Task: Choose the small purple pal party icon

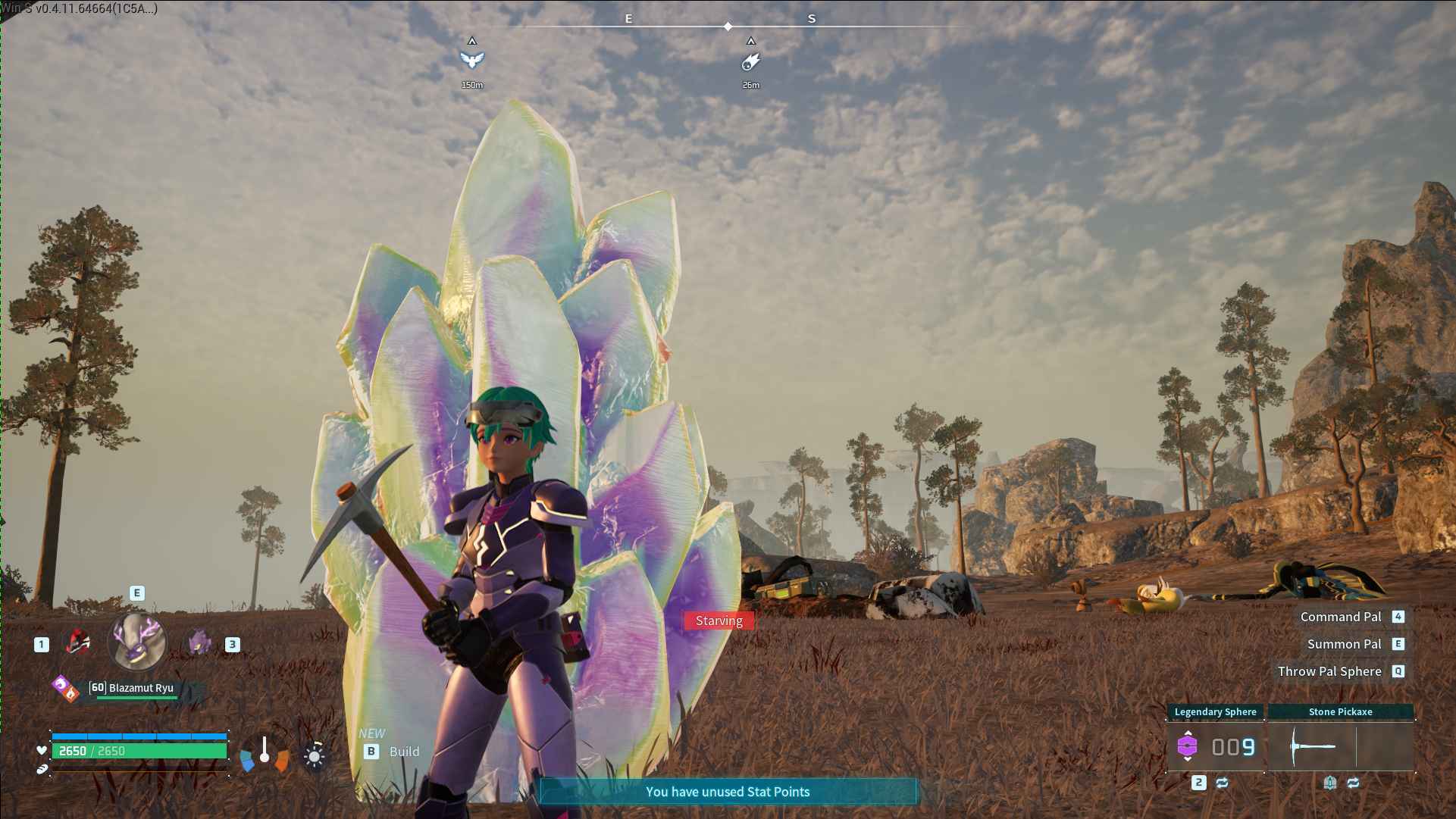Action: (199, 642)
